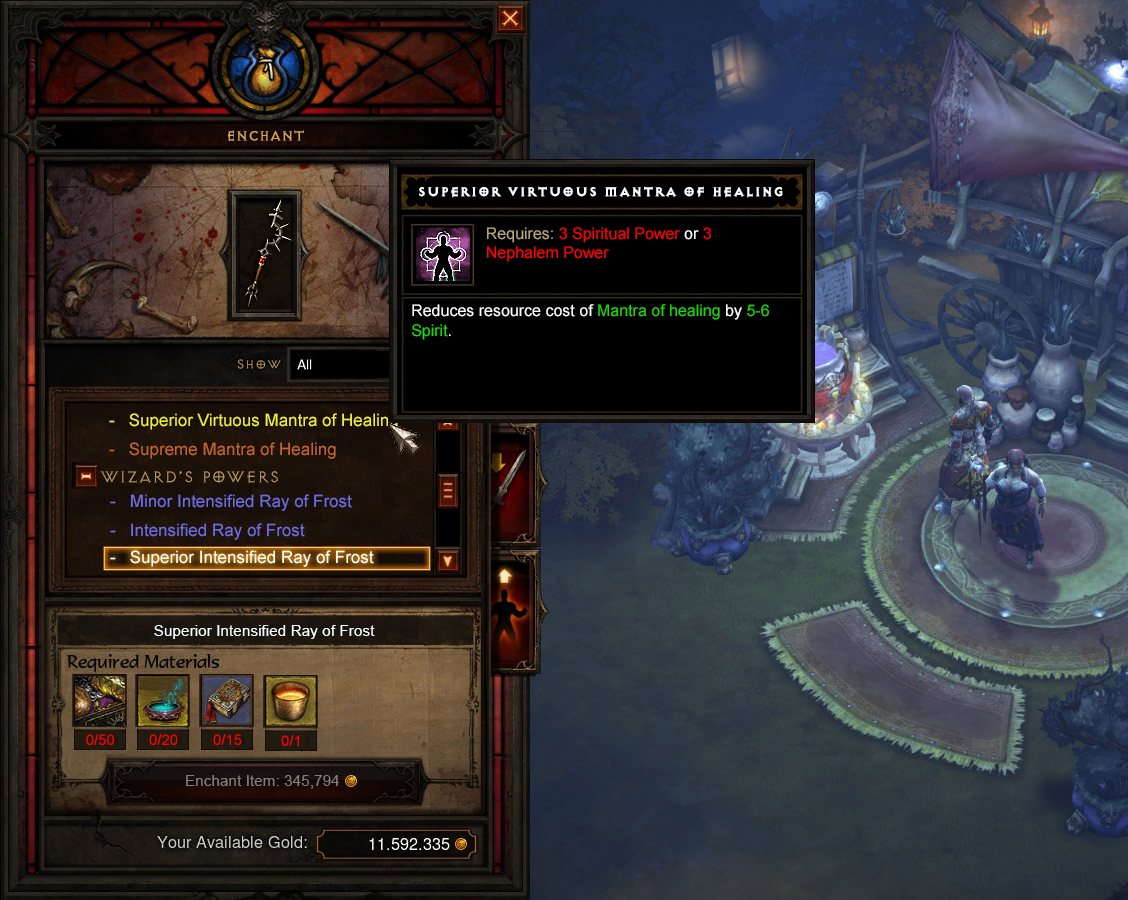Inspect the gold treasure pile material
The width and height of the screenshot is (1128, 900).
pos(99,700)
